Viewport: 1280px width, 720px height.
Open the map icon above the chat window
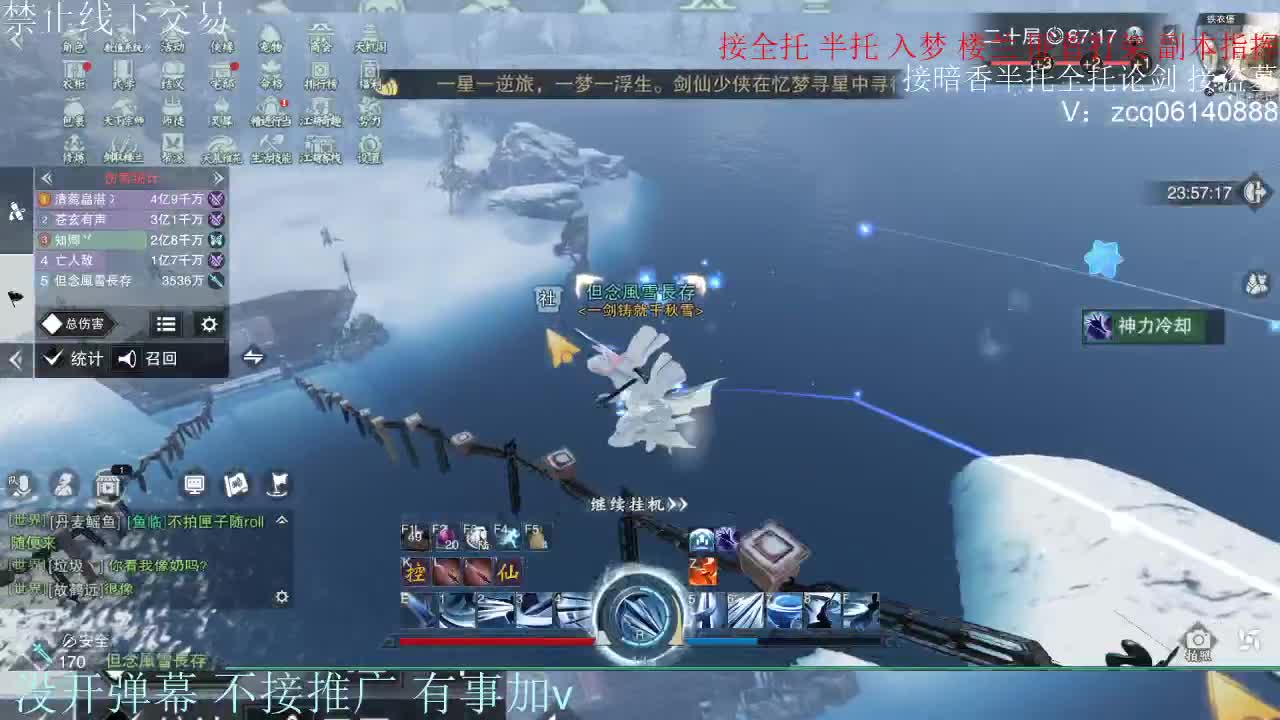coord(237,486)
